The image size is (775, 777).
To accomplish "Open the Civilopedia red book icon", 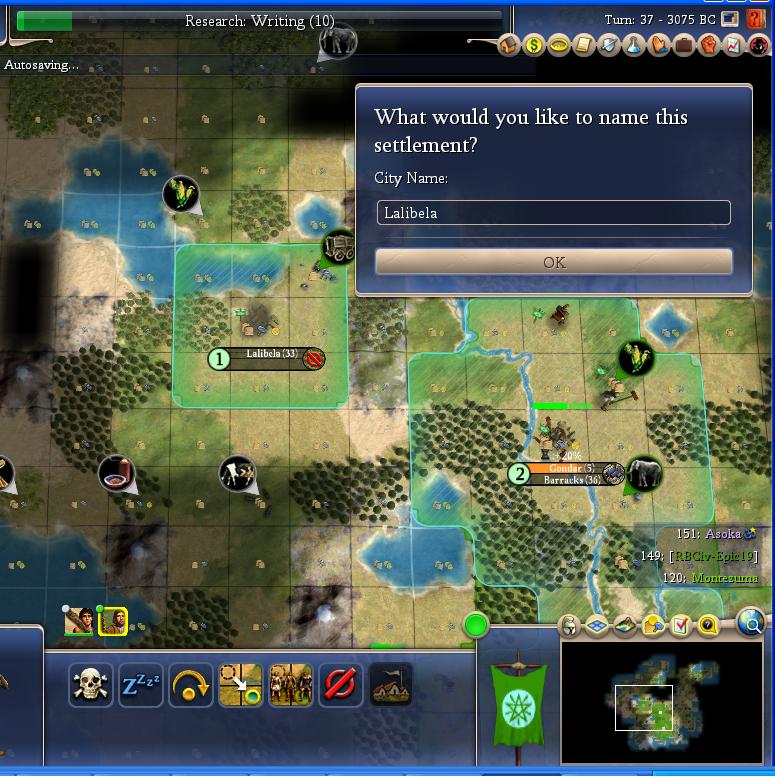I will pyautogui.click(x=755, y=19).
